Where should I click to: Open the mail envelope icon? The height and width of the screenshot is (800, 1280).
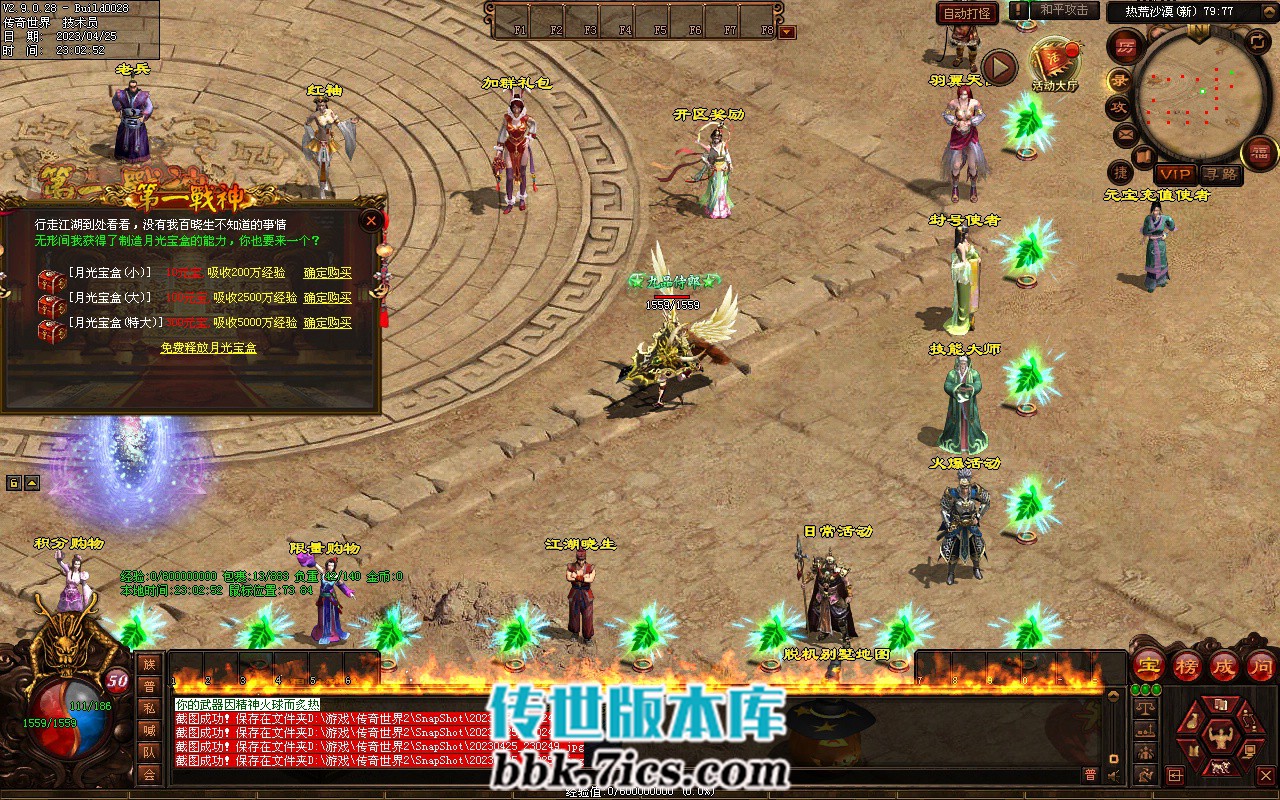(1125, 133)
